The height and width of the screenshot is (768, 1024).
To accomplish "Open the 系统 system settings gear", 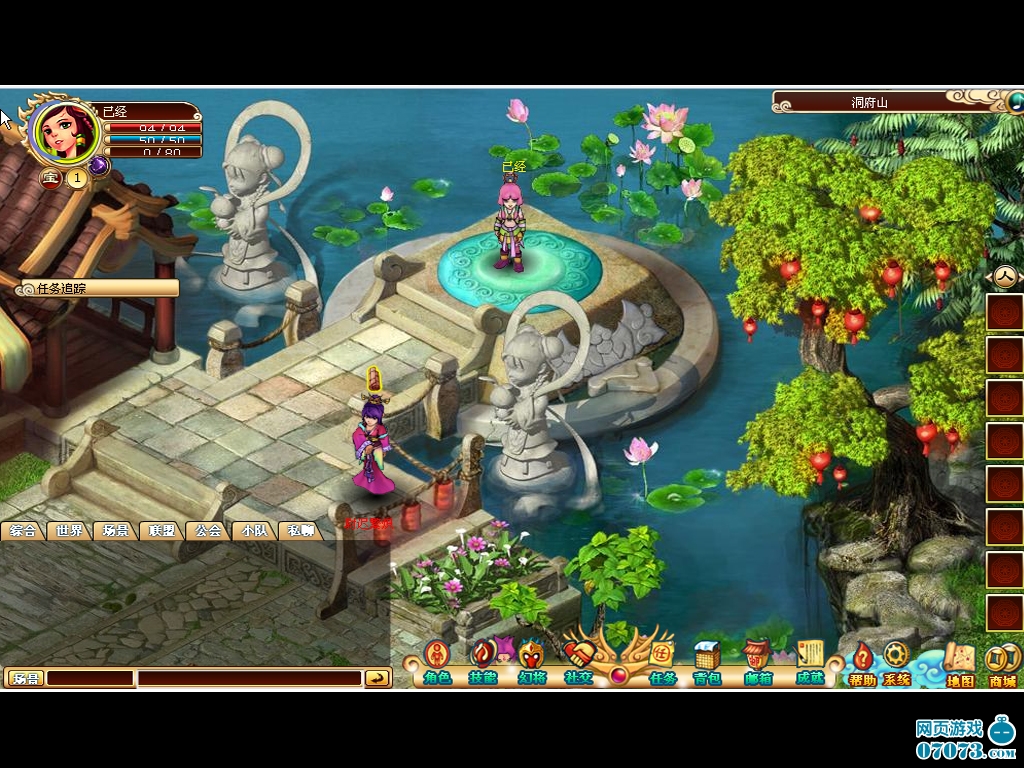I will point(896,663).
